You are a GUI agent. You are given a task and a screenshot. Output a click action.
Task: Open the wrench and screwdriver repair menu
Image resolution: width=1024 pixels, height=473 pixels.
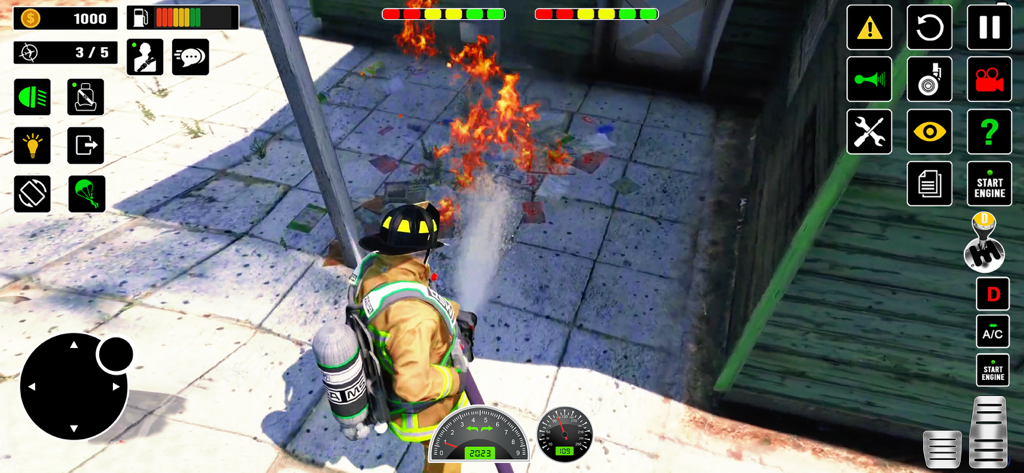(869, 132)
